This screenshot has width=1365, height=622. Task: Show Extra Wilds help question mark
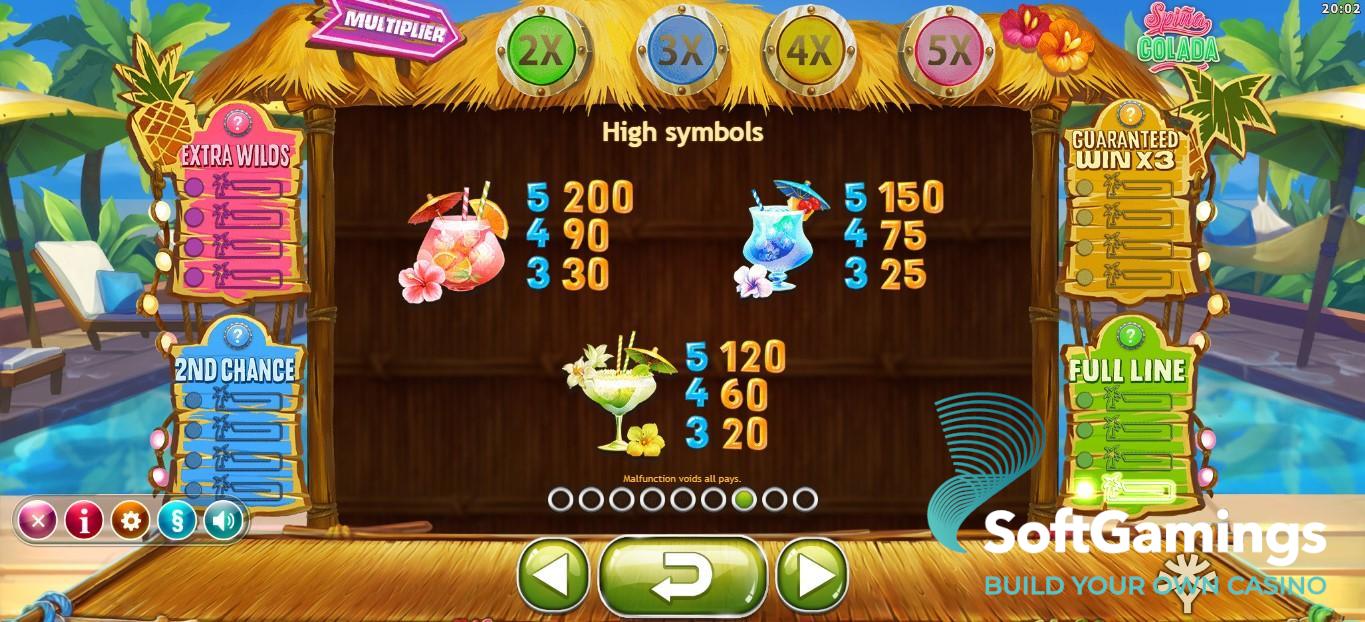(238, 123)
